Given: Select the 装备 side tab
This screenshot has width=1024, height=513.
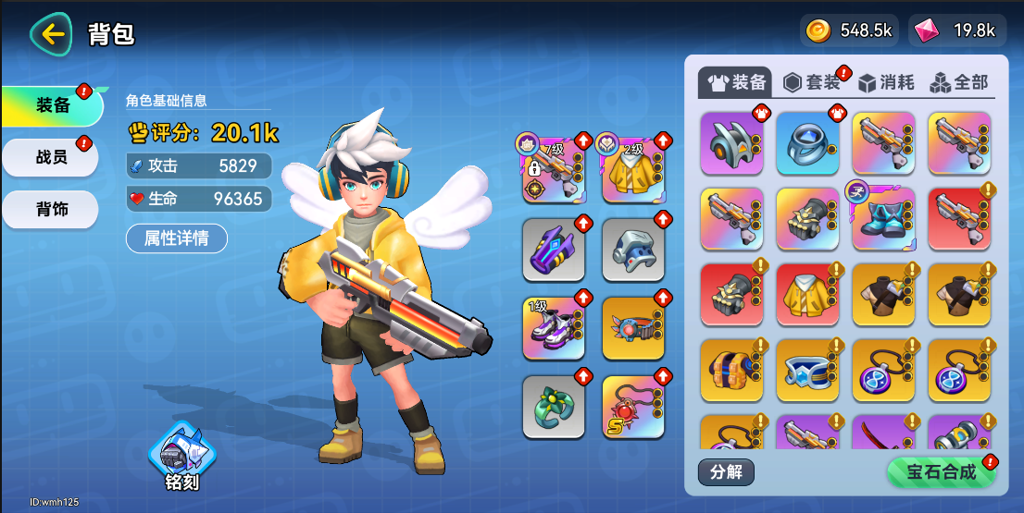Looking at the screenshot, I should pyautogui.click(x=52, y=105).
